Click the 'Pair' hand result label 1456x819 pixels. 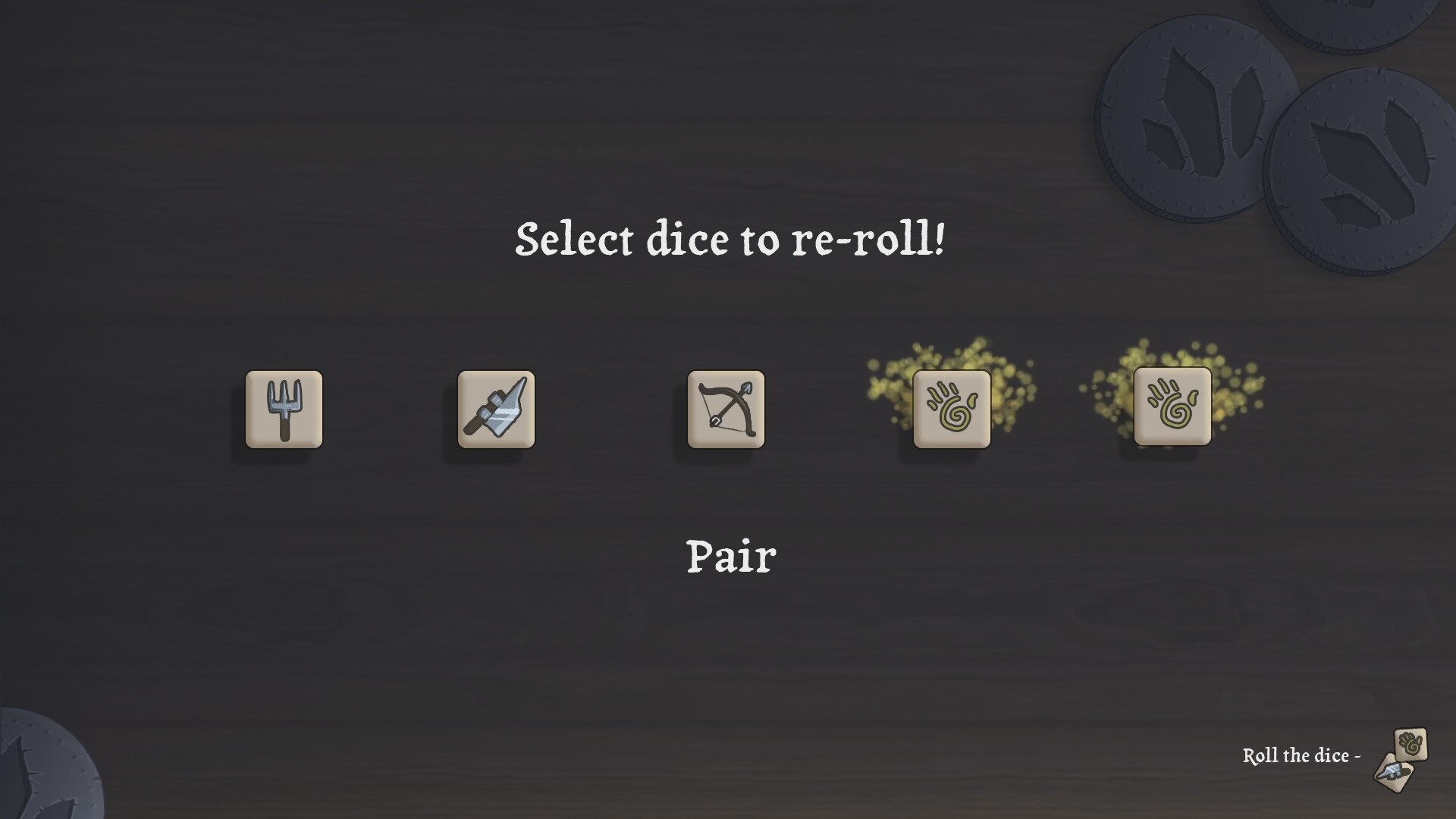click(730, 556)
